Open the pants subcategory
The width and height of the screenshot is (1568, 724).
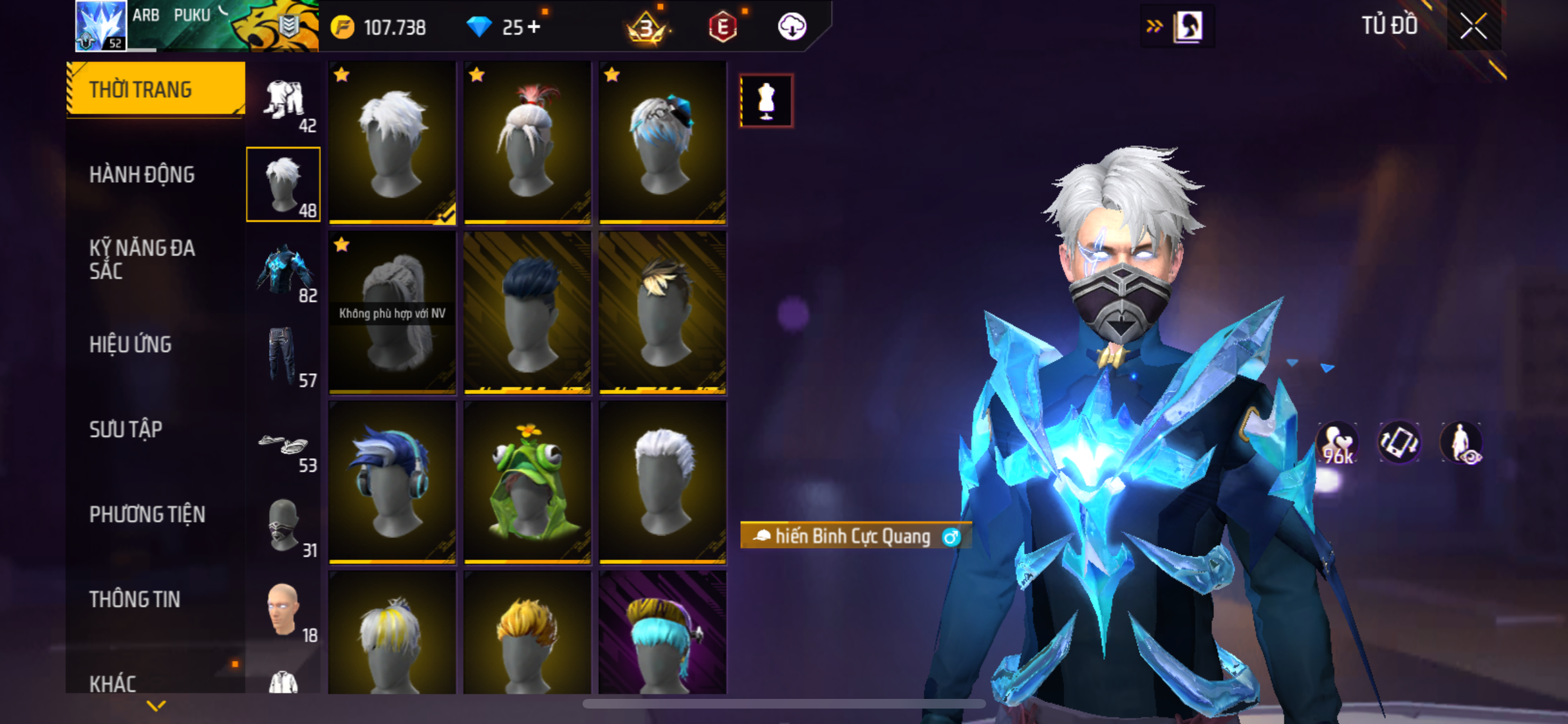(284, 355)
